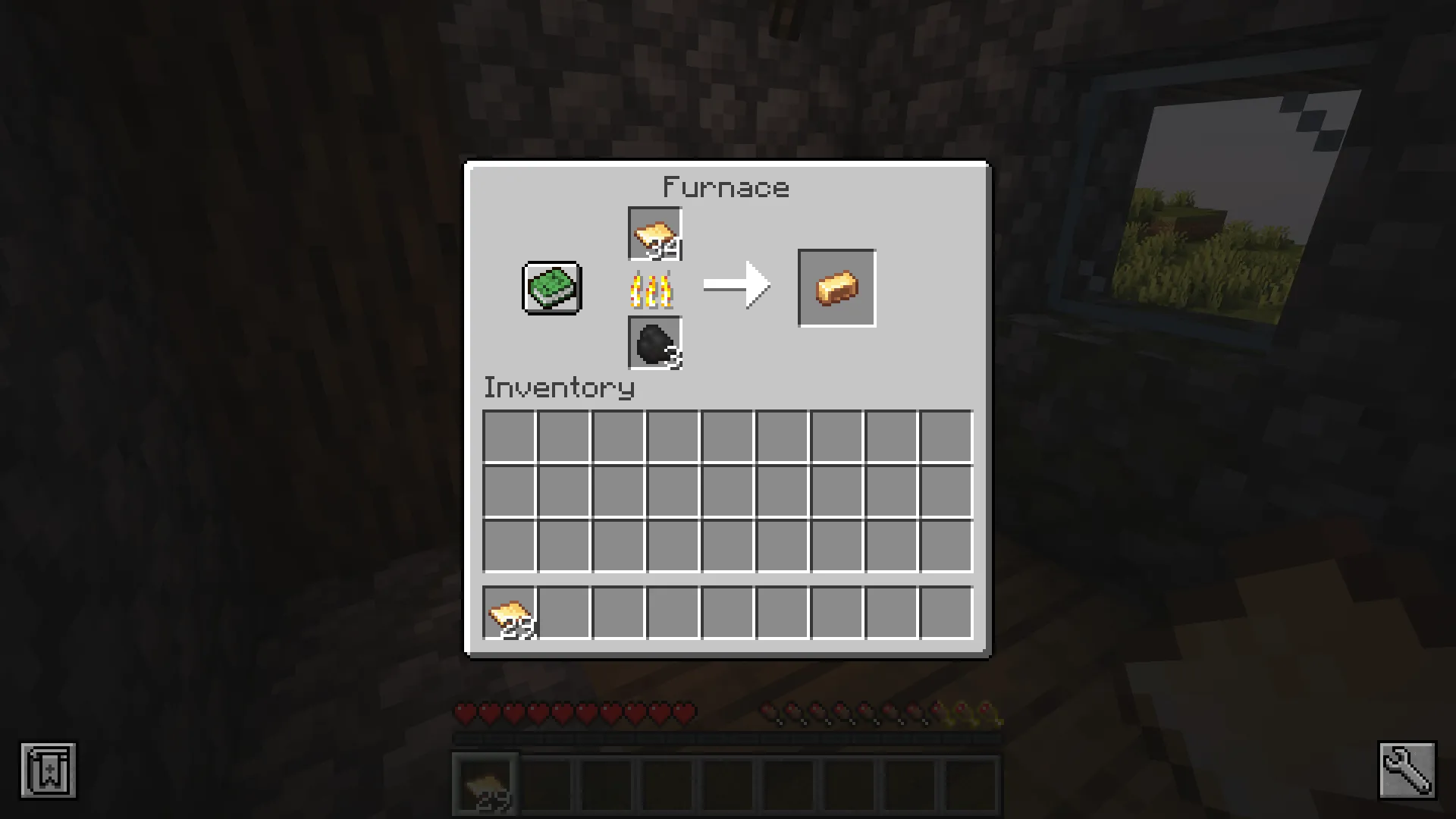Select the raw gold stack being smelted

654,234
